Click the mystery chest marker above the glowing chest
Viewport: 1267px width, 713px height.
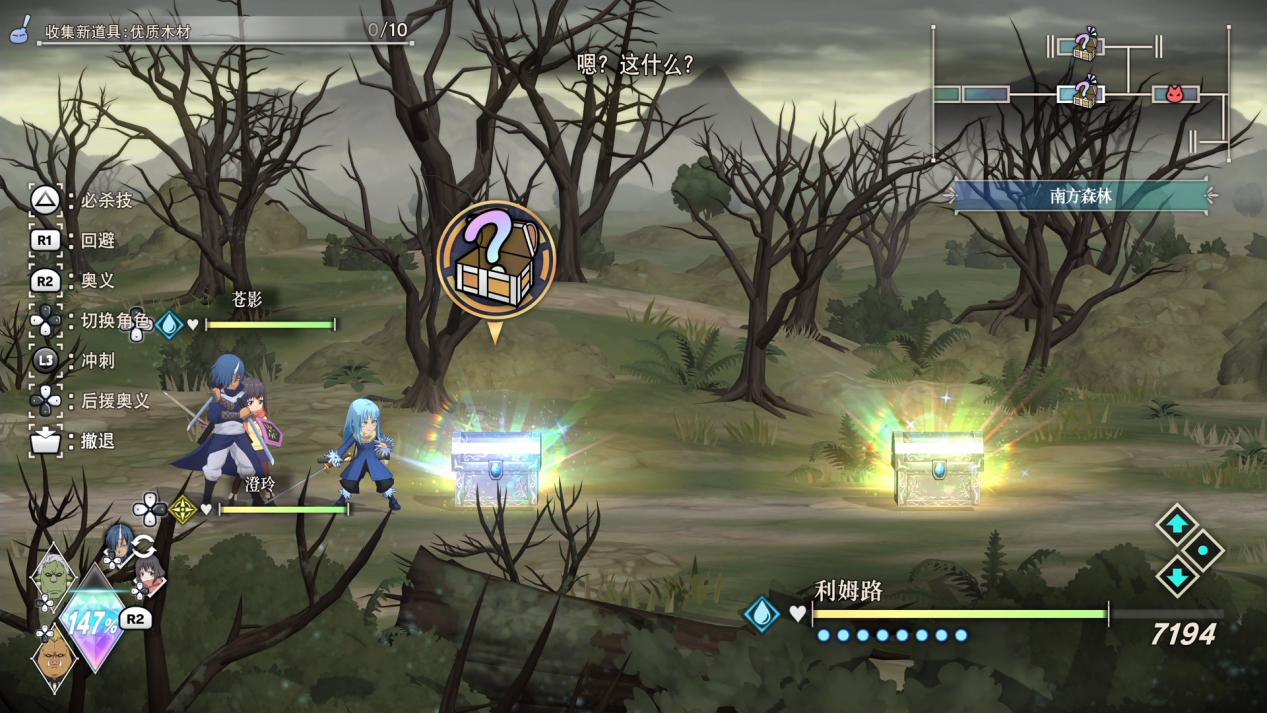coord(495,261)
